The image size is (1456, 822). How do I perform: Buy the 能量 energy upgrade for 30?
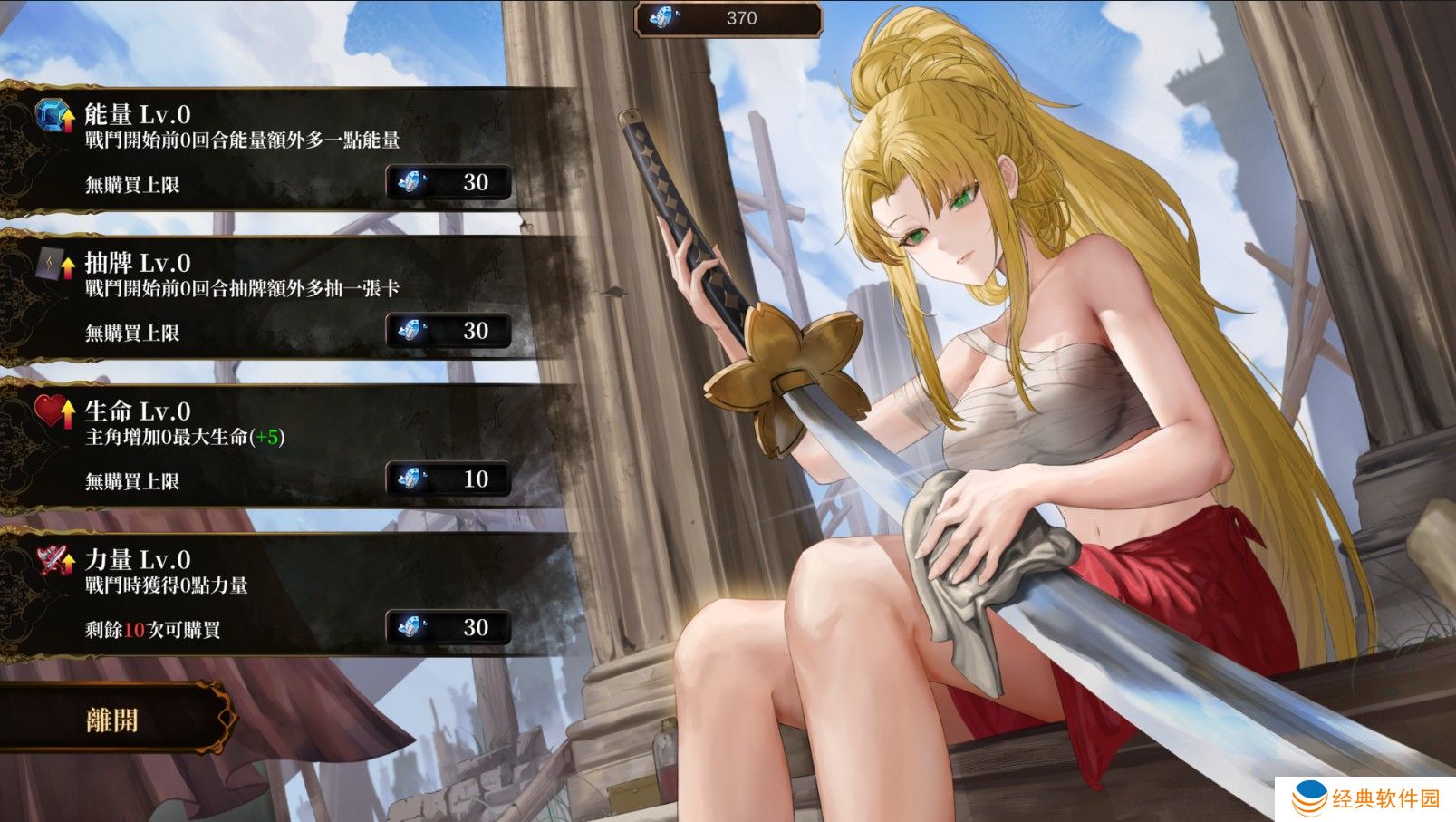point(448,183)
